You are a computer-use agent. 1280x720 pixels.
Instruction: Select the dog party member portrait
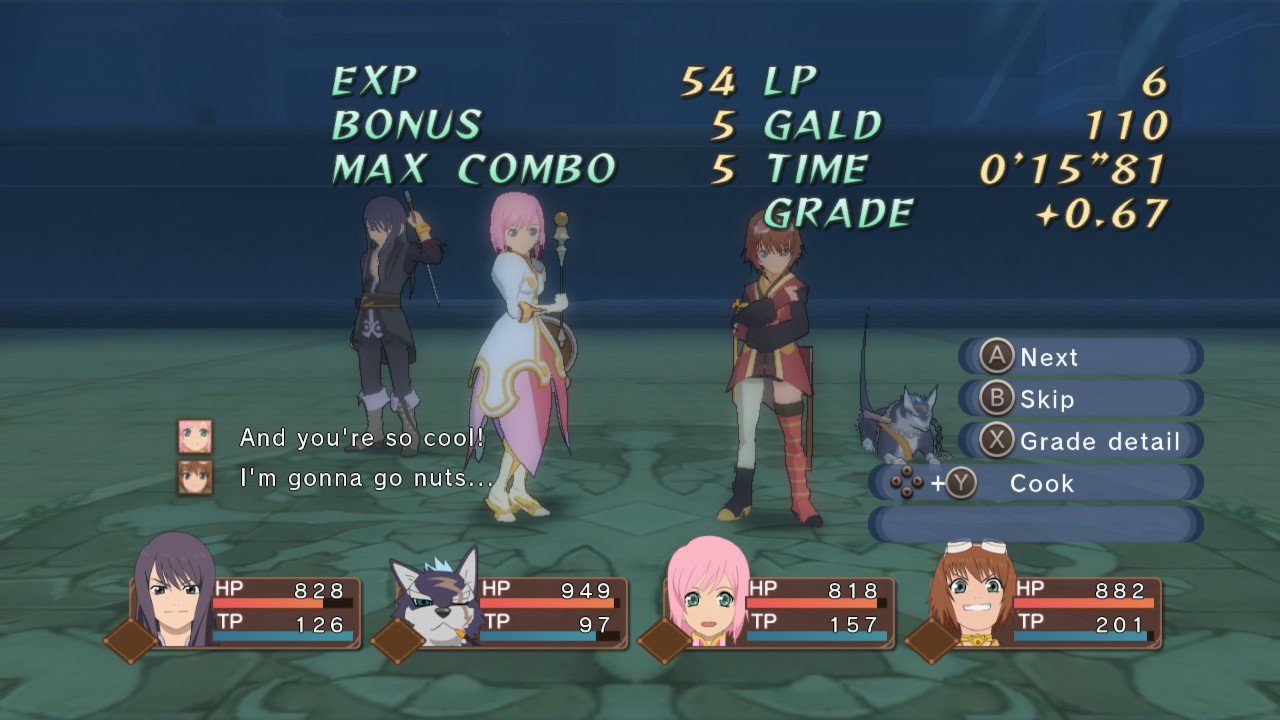point(437,600)
